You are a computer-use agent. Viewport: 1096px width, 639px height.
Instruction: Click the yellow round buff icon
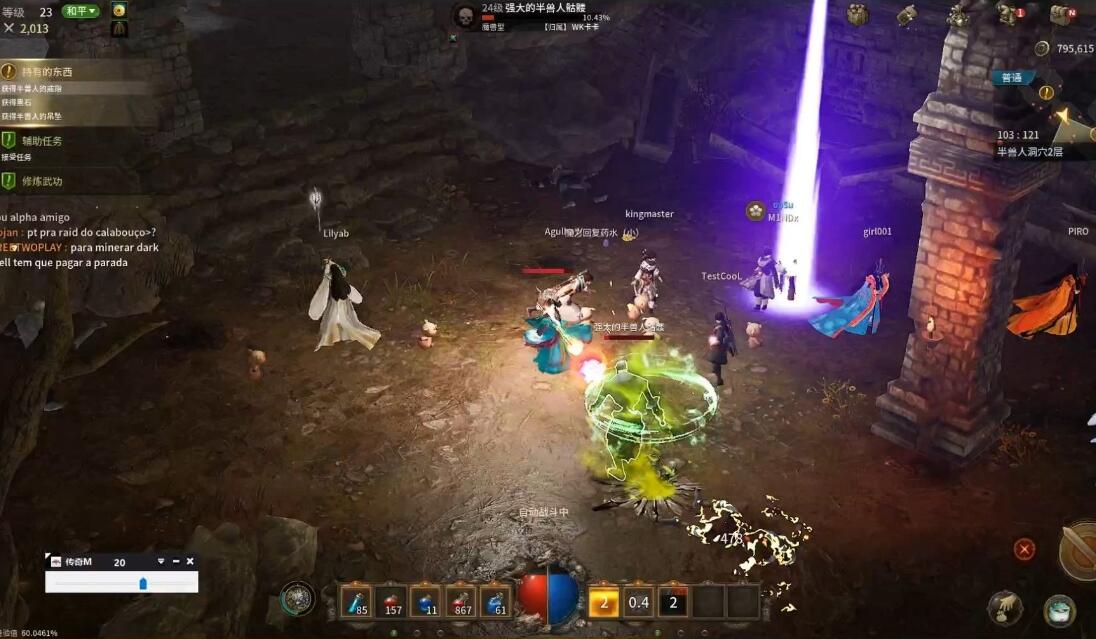(119, 10)
